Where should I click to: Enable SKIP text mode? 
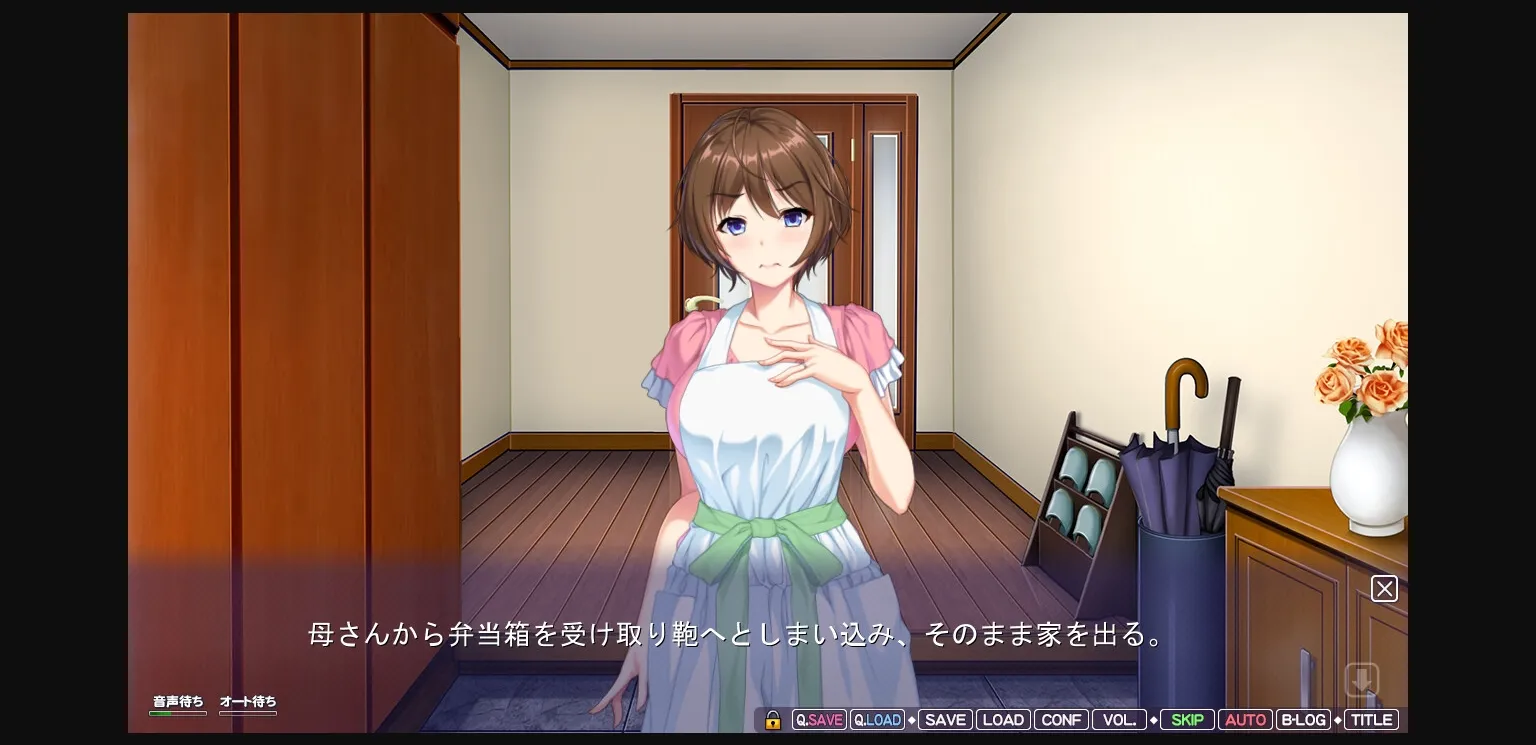[x=1187, y=719]
